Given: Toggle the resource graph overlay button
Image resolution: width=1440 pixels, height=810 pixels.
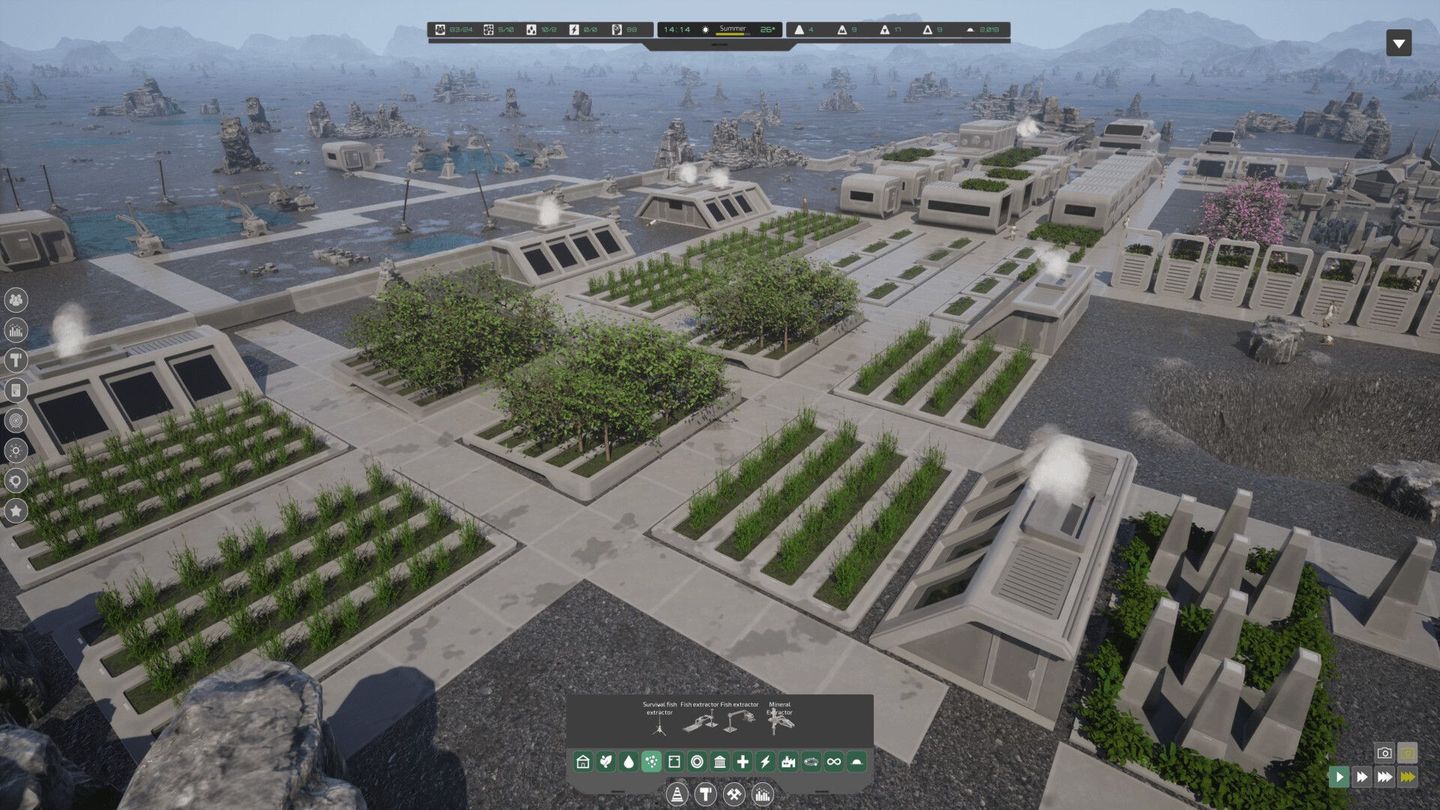Looking at the screenshot, I should [762, 793].
